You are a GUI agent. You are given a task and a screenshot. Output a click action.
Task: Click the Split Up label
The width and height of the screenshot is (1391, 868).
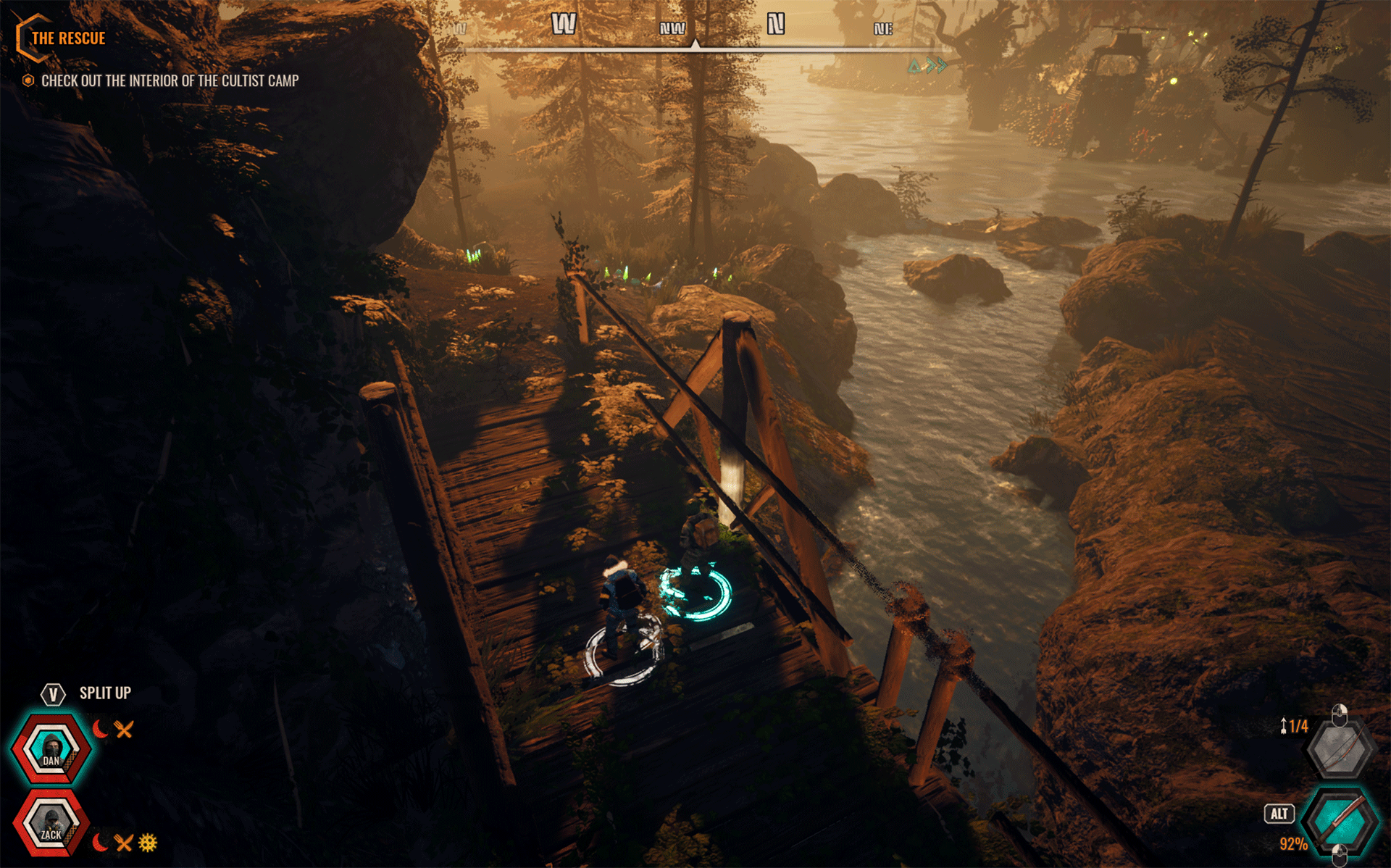pyautogui.click(x=105, y=693)
